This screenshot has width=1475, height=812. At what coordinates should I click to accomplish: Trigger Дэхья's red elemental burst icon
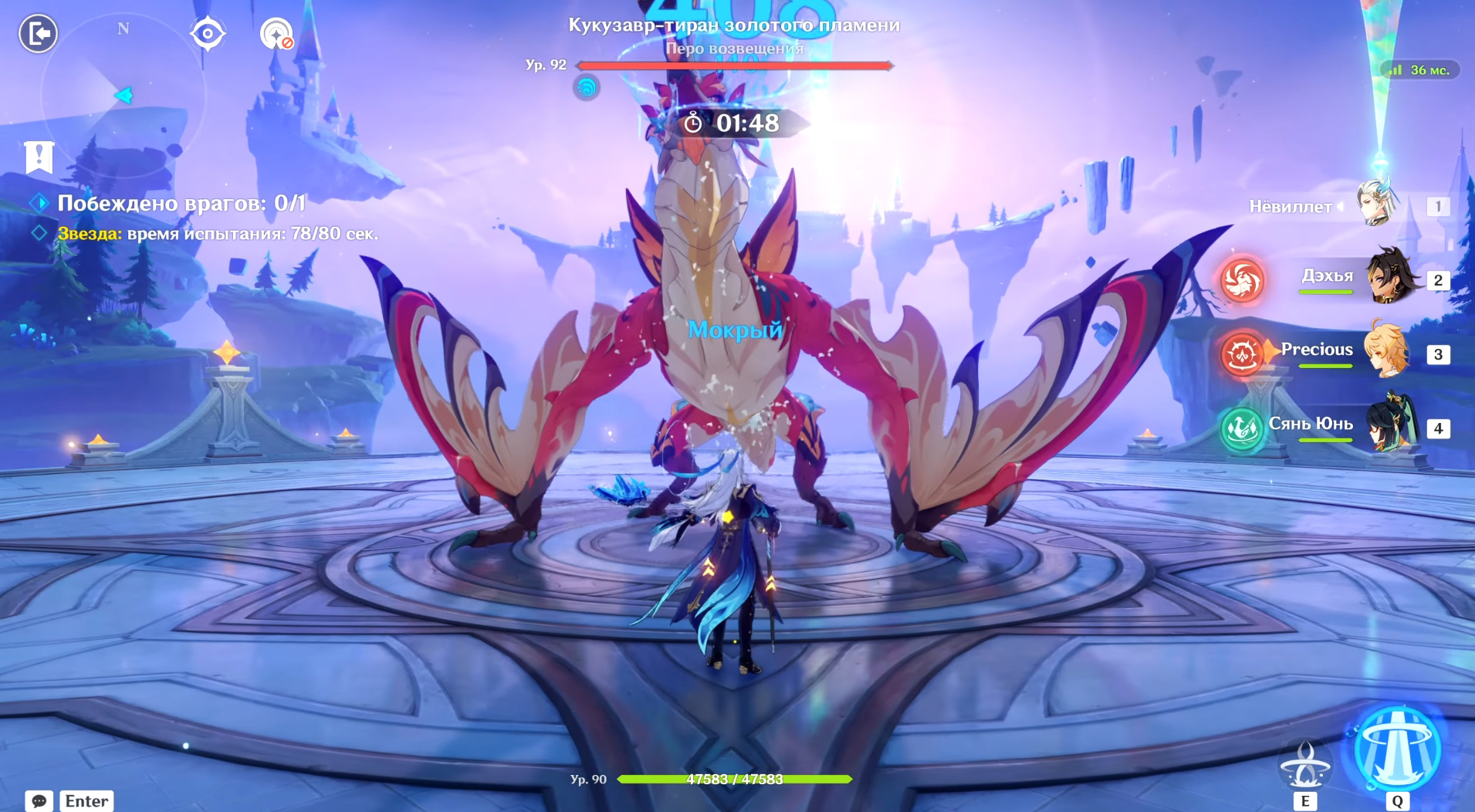[x=1243, y=279]
